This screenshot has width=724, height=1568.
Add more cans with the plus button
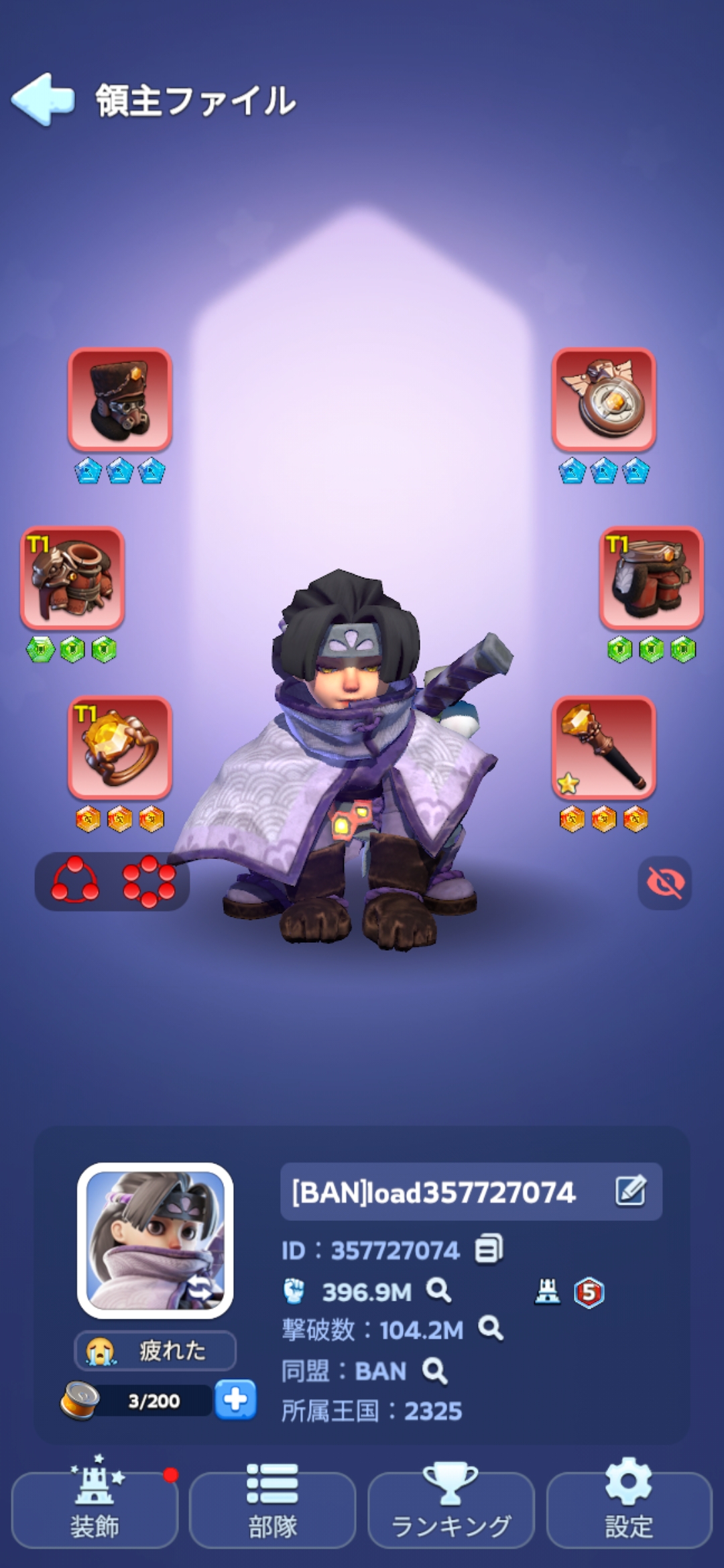[x=235, y=1400]
